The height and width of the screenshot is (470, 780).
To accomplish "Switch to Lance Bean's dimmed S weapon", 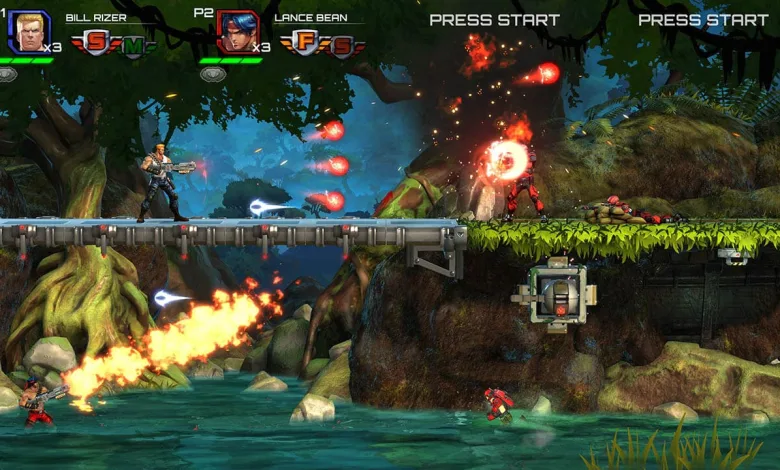I will click(341, 46).
